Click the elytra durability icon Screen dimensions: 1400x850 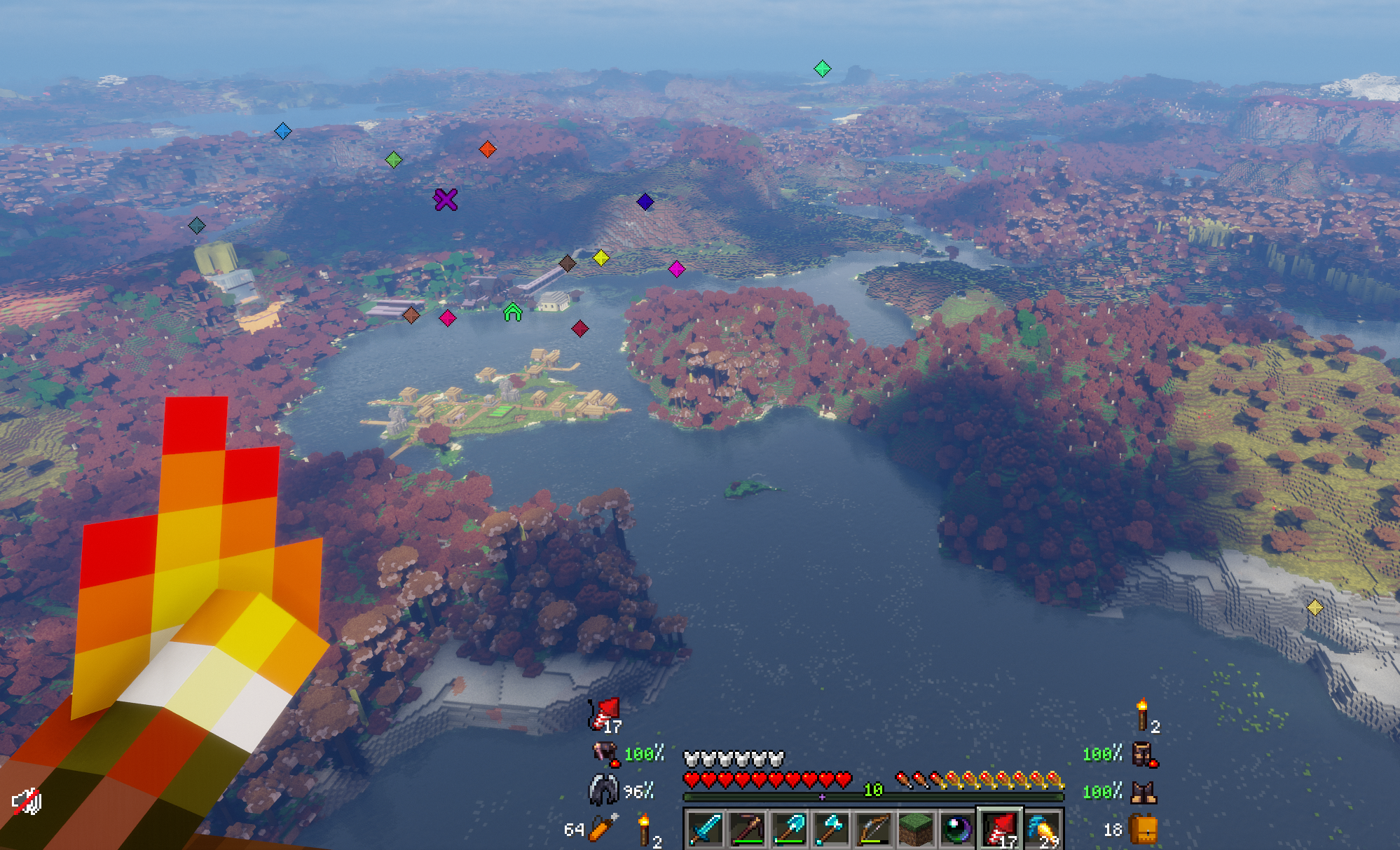(x=603, y=790)
